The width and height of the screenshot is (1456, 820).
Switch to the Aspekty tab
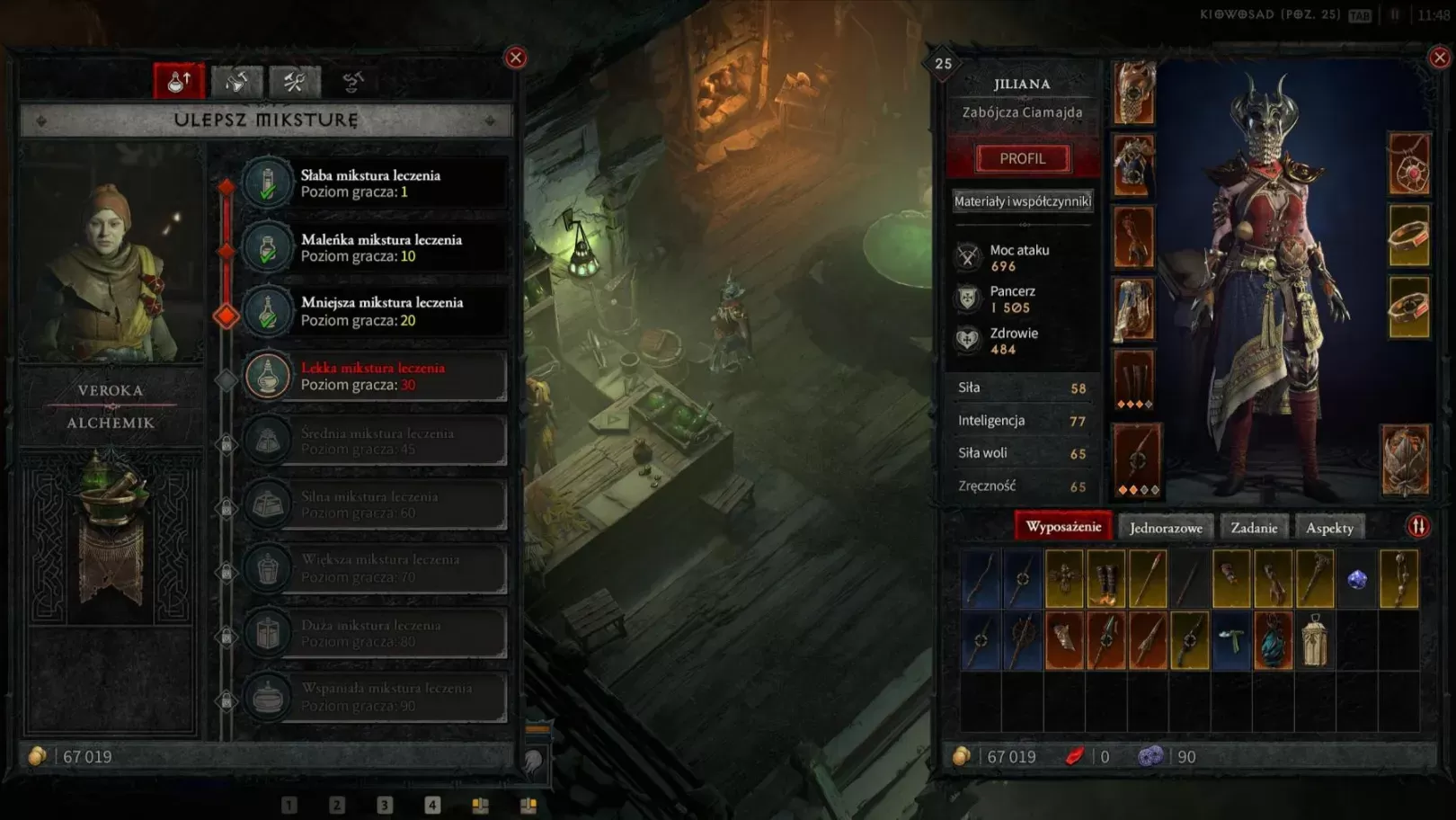tap(1329, 528)
